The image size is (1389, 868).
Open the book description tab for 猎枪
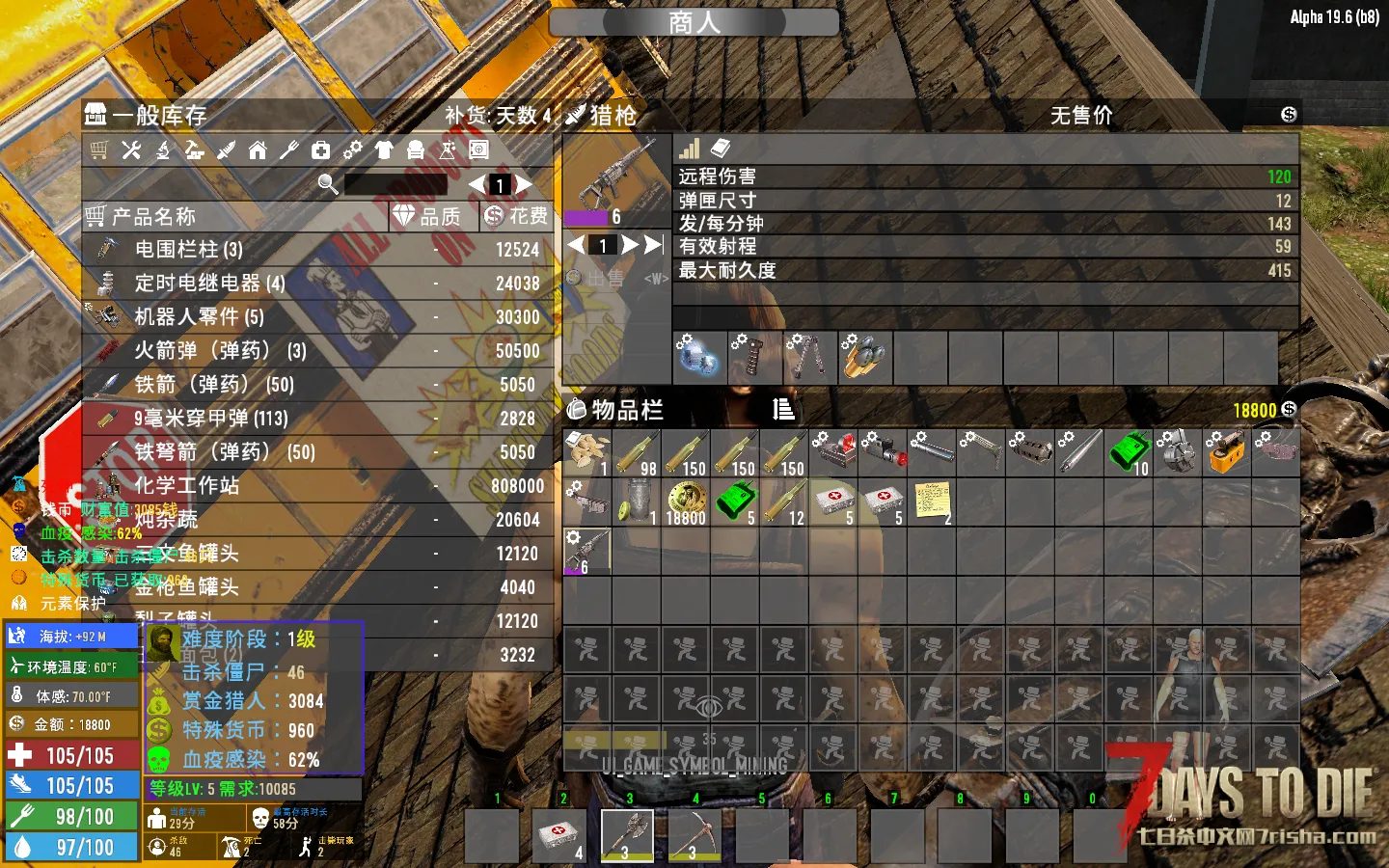[x=721, y=149]
